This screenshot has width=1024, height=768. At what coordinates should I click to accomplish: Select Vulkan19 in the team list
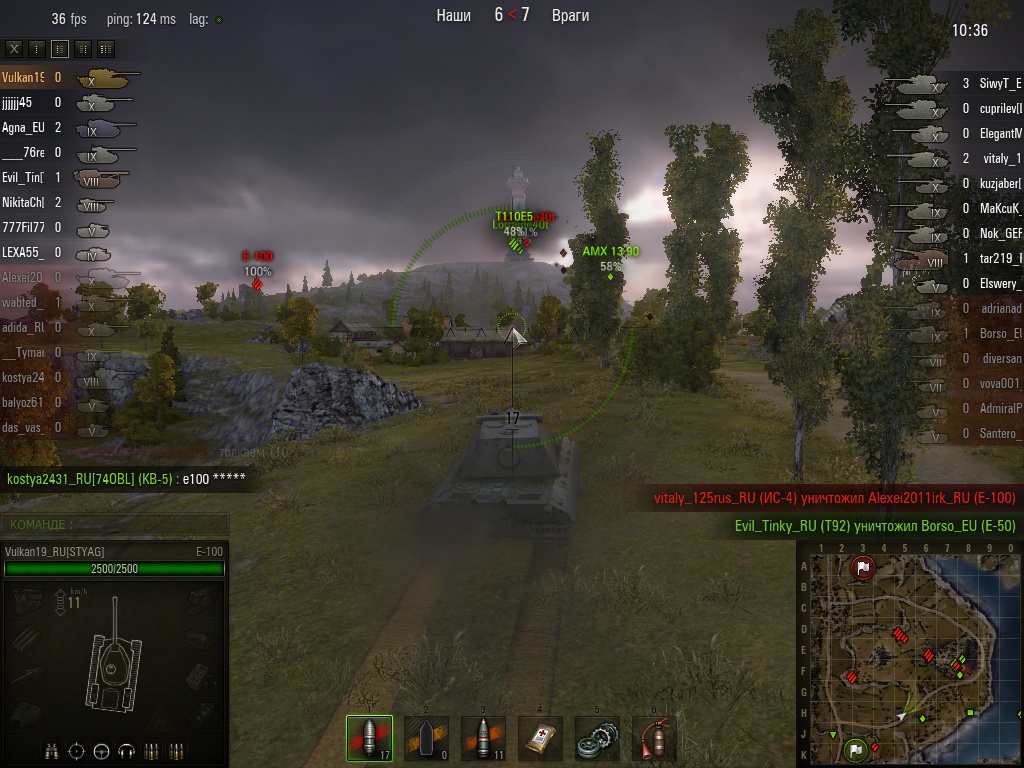pos(23,77)
